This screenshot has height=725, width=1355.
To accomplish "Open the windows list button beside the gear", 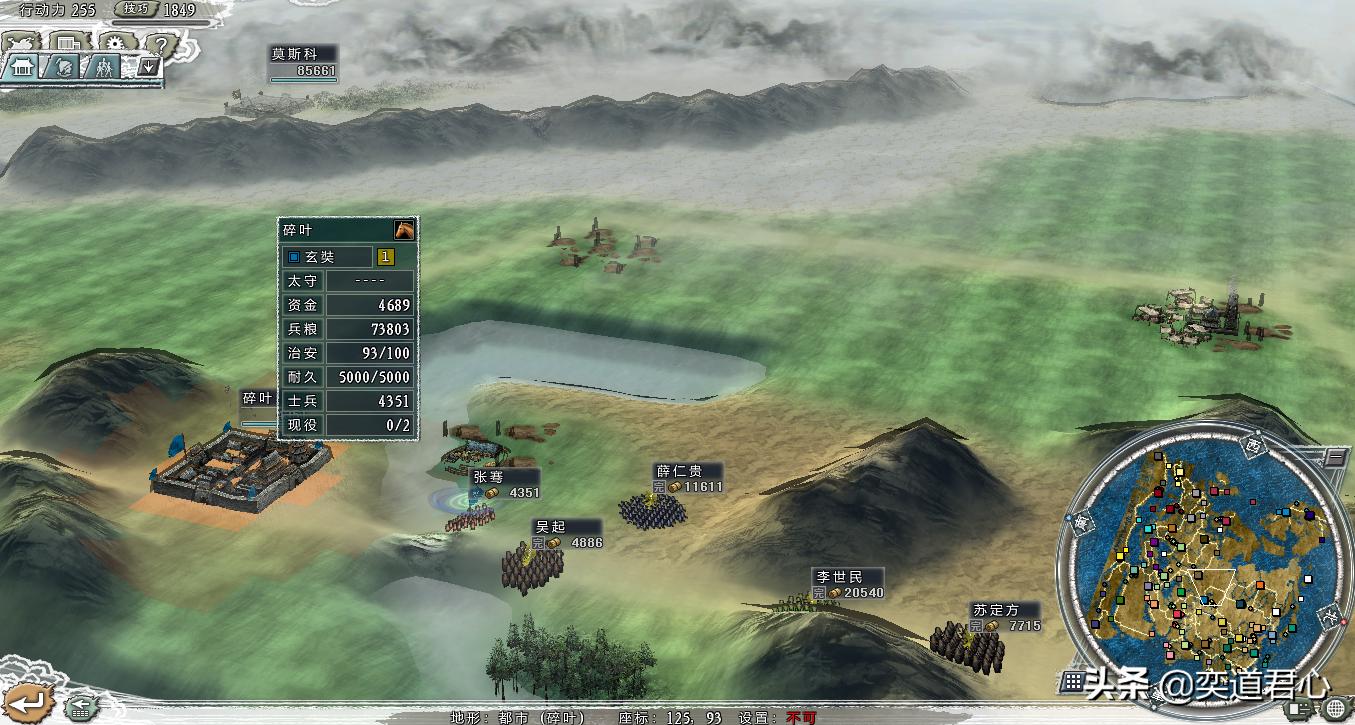I will coord(68,44).
